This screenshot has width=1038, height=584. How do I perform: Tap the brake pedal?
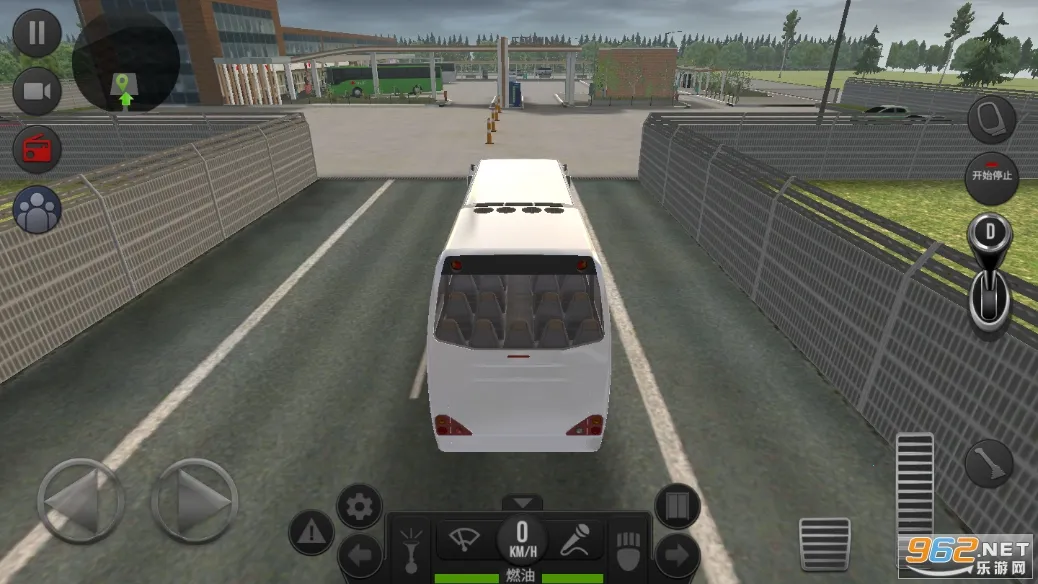tap(825, 543)
